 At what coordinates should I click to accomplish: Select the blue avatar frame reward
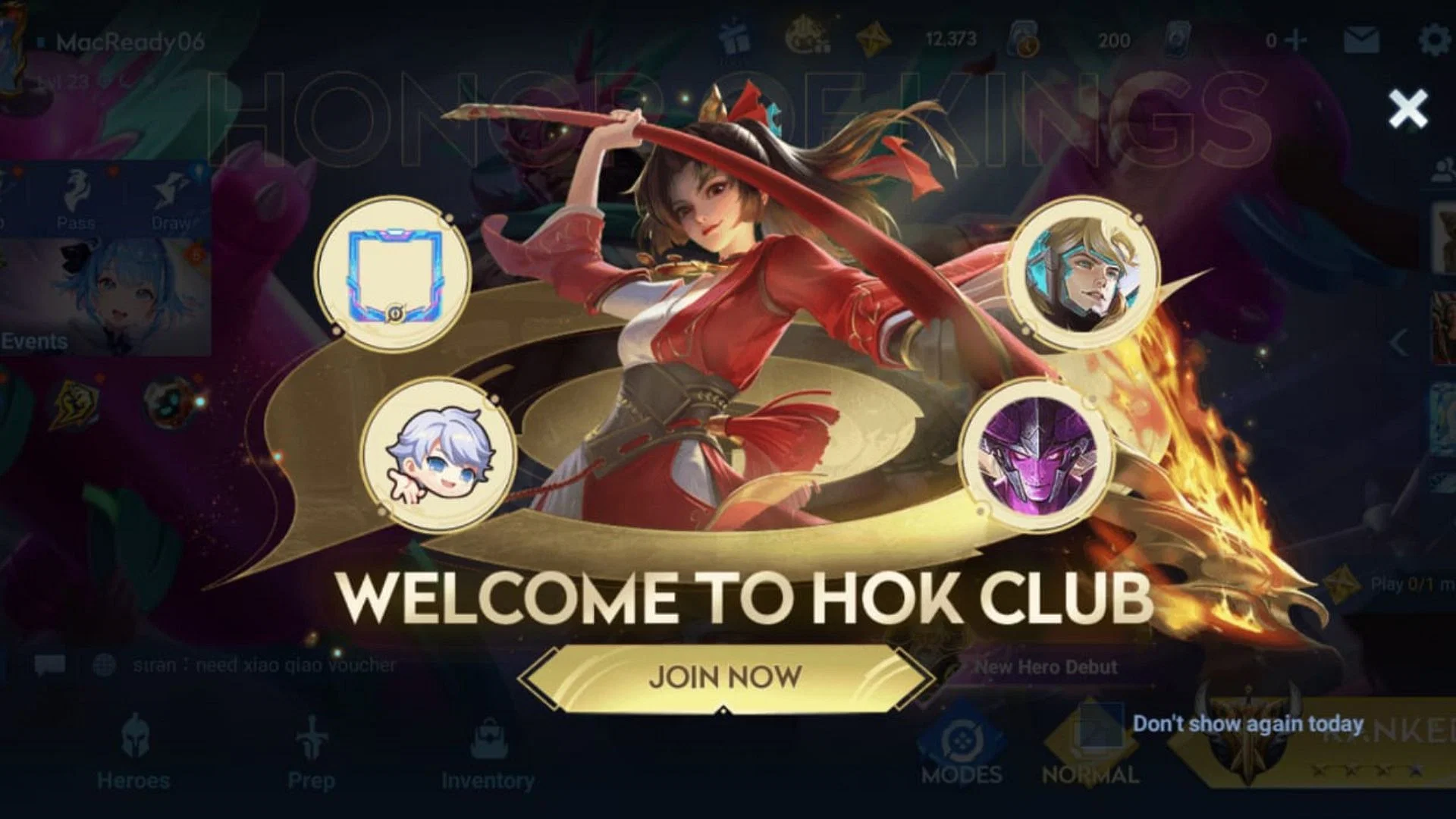(x=394, y=274)
